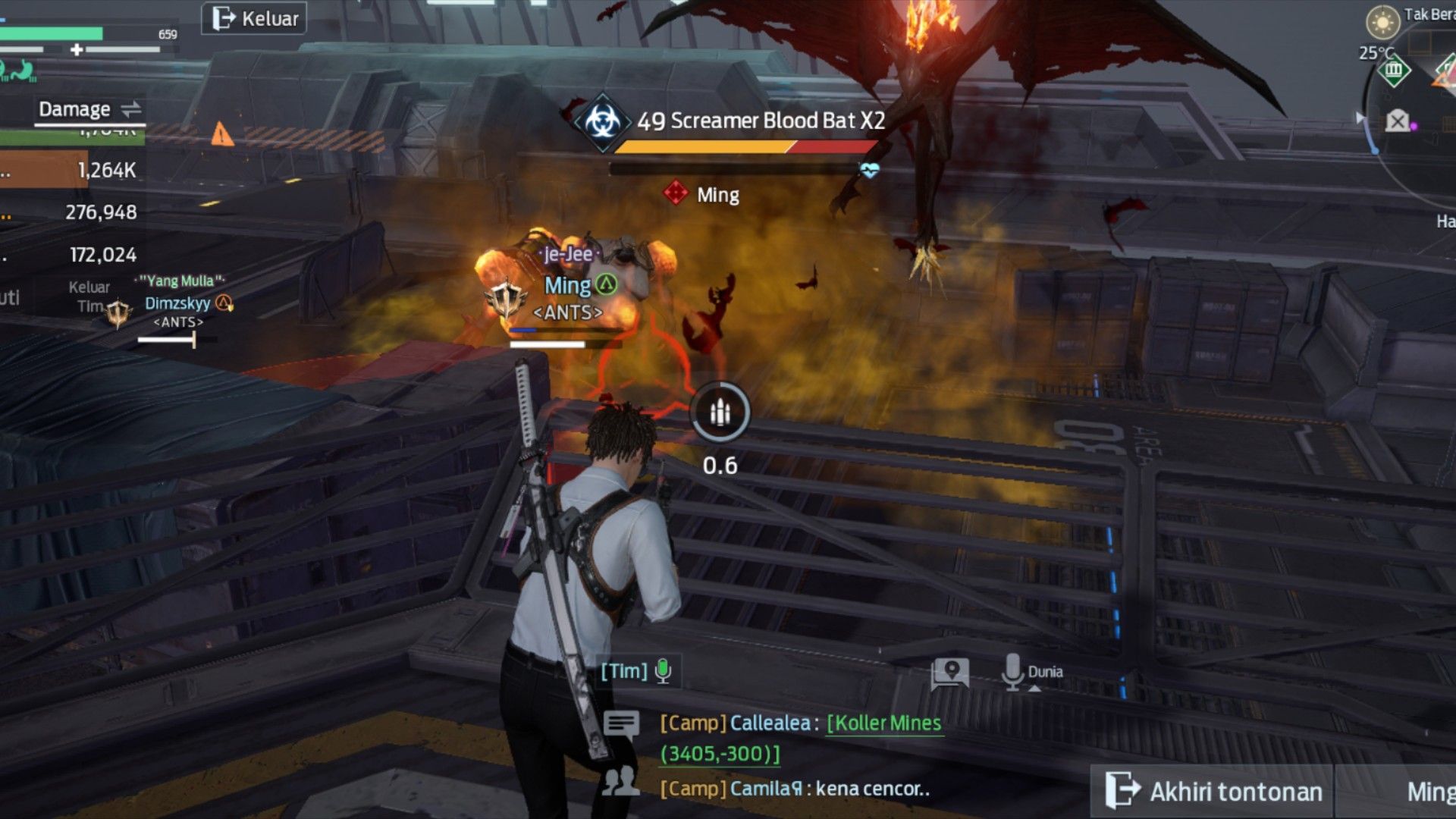Select the Keluar Tim leave team option
1456x819 pixels.
(89, 297)
